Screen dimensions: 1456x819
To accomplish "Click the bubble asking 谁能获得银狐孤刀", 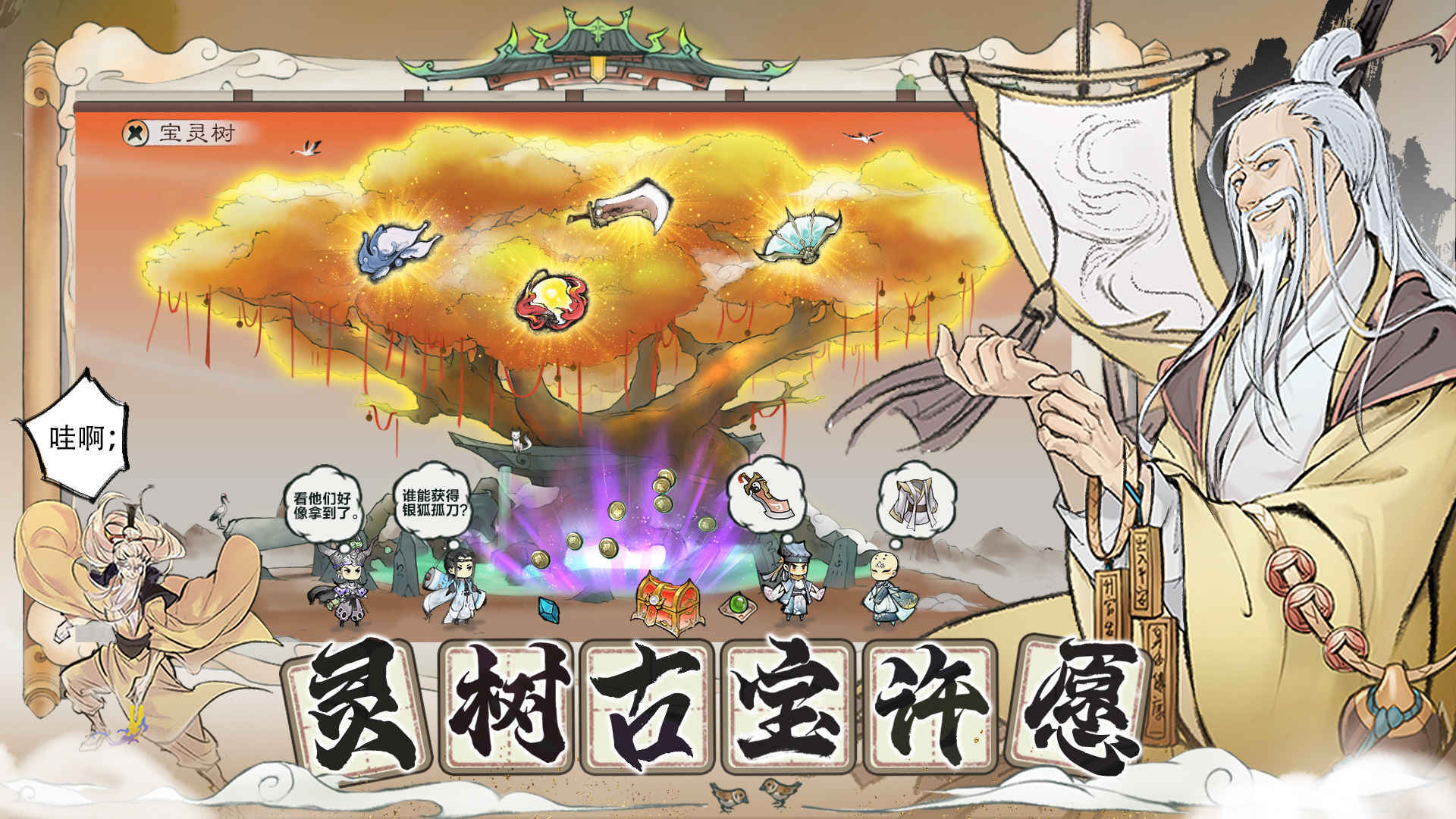I will pos(434,502).
